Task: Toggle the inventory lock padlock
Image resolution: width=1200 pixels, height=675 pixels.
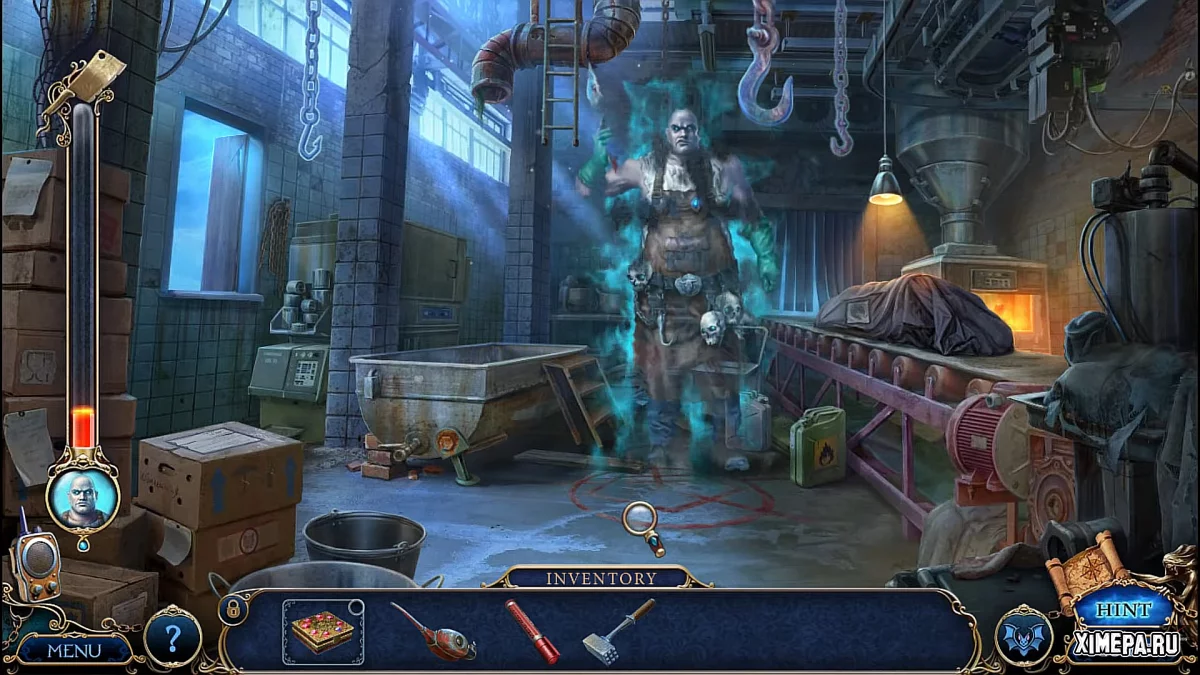Action: click(232, 608)
